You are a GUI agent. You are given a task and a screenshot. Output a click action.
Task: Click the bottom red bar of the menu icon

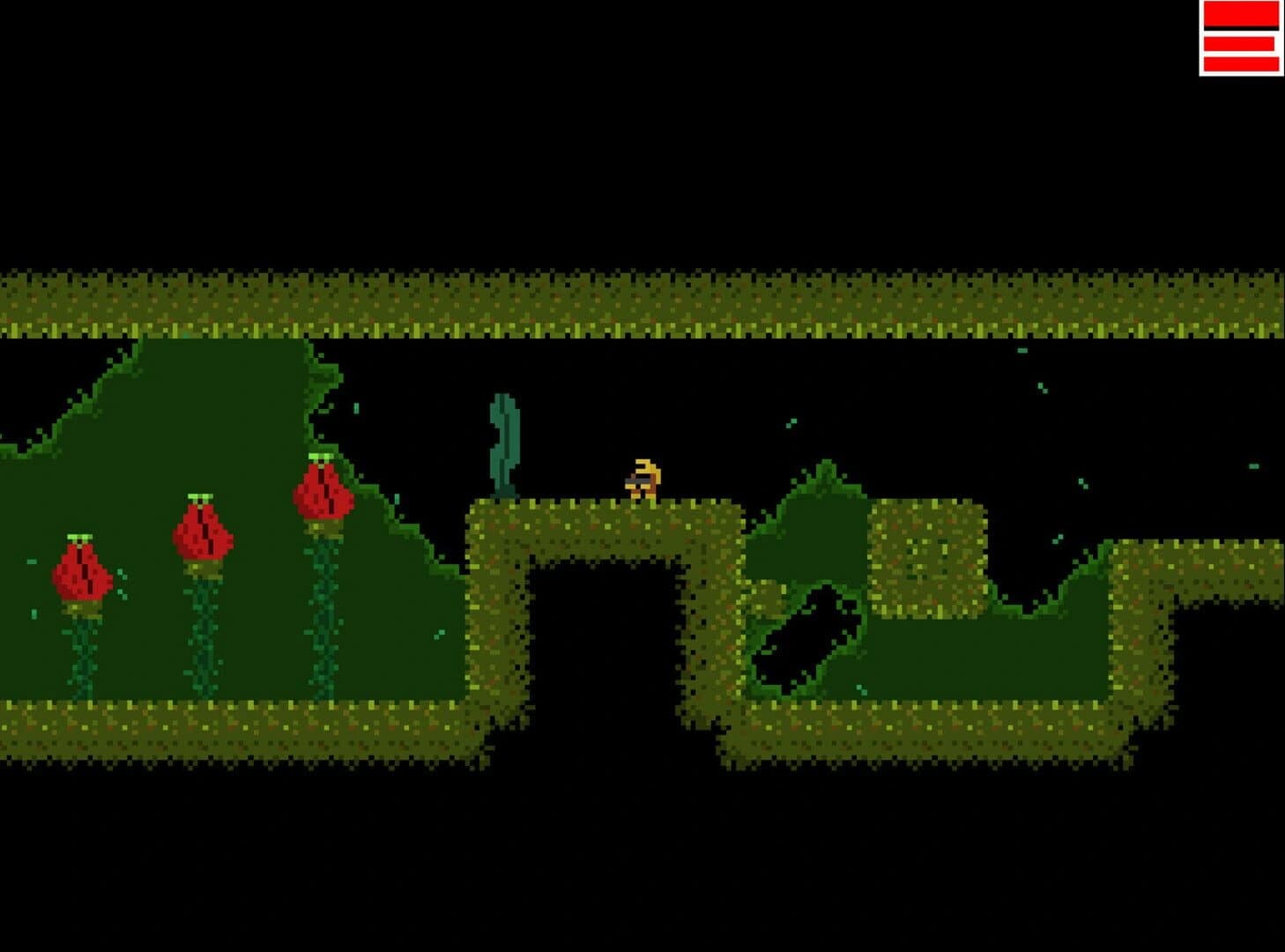pyautogui.click(x=1240, y=63)
